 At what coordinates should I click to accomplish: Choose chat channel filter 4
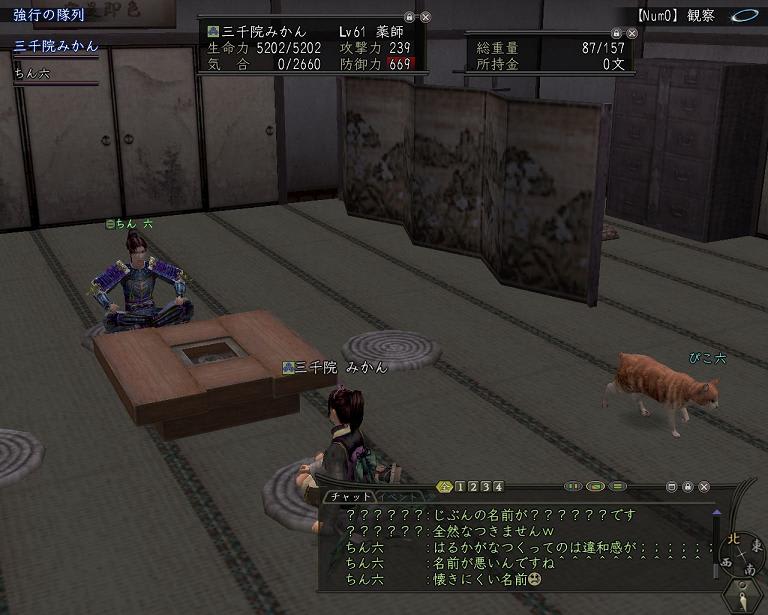499,487
